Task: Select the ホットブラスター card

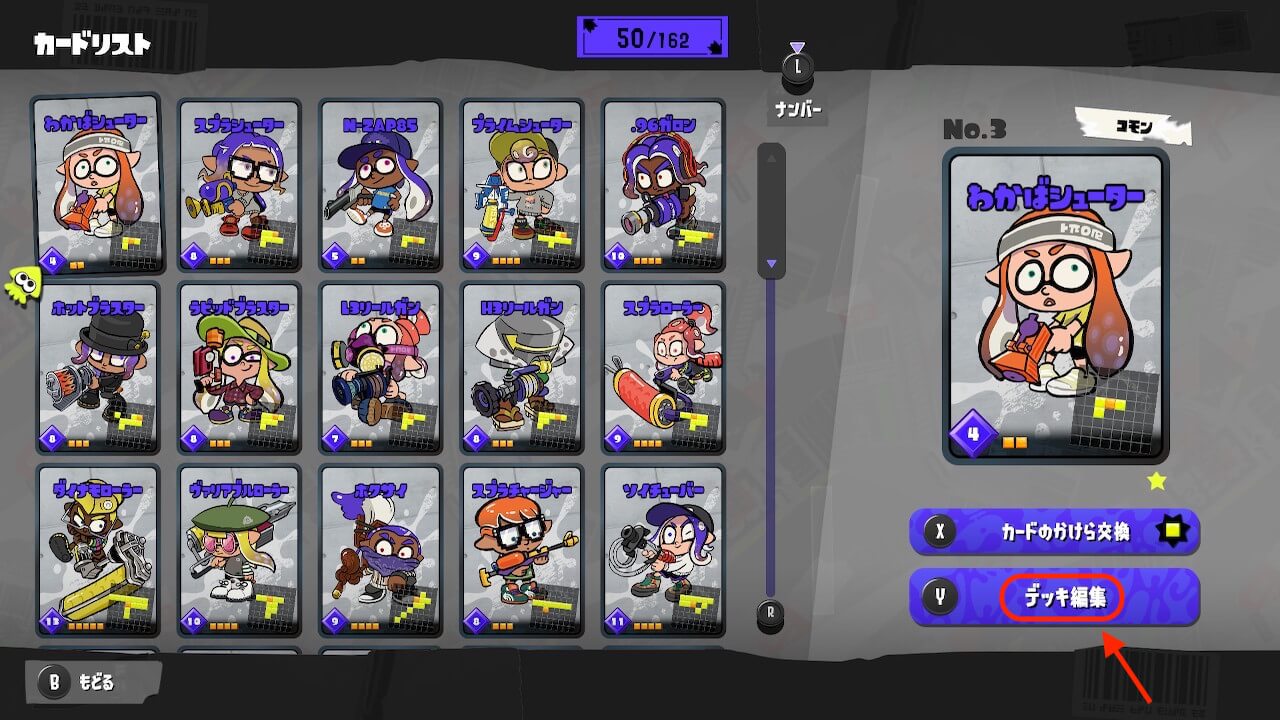Action: [x=97, y=368]
